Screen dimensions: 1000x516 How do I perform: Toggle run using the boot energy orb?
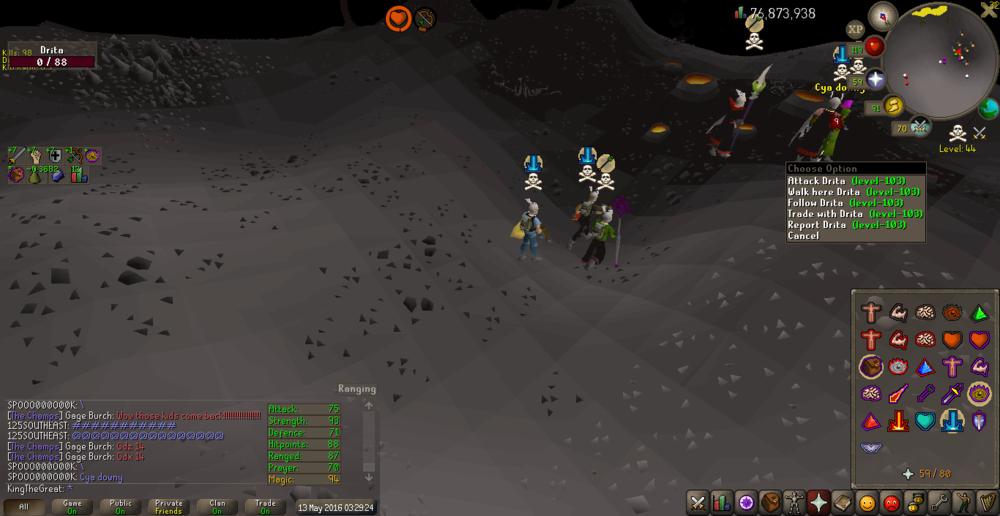893,106
